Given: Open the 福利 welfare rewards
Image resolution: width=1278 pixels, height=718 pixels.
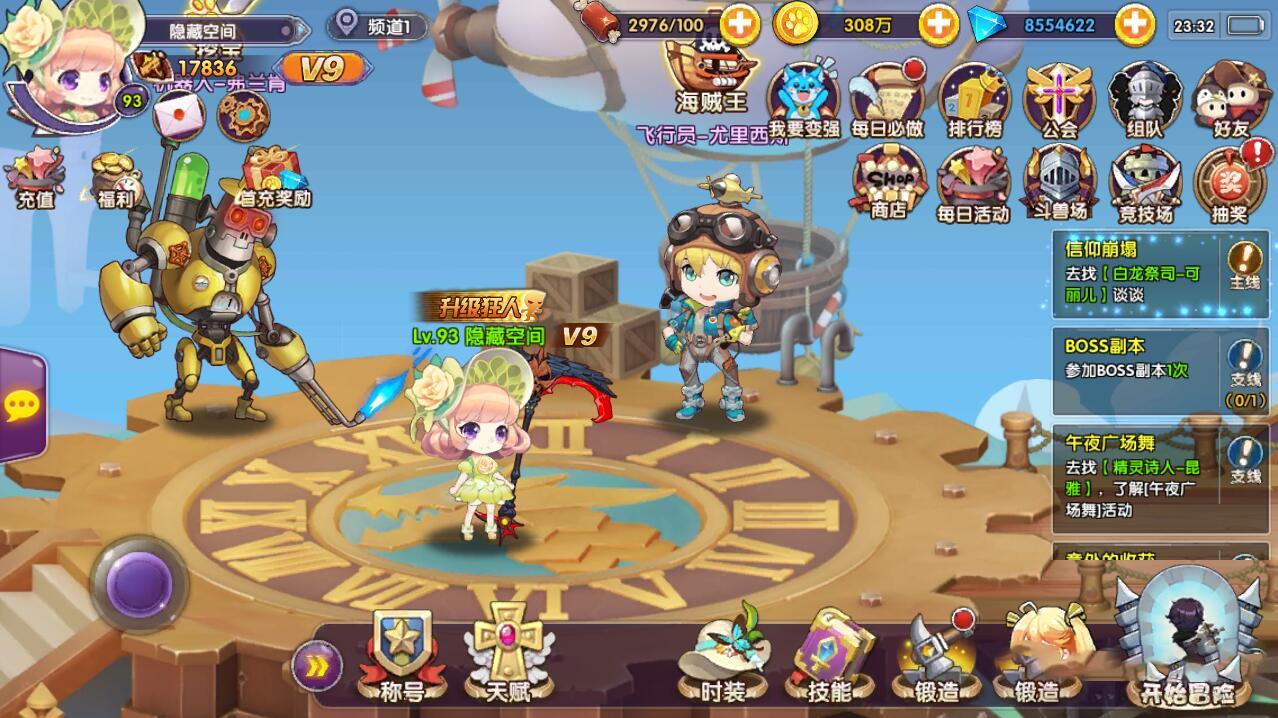Looking at the screenshot, I should pos(115,180).
